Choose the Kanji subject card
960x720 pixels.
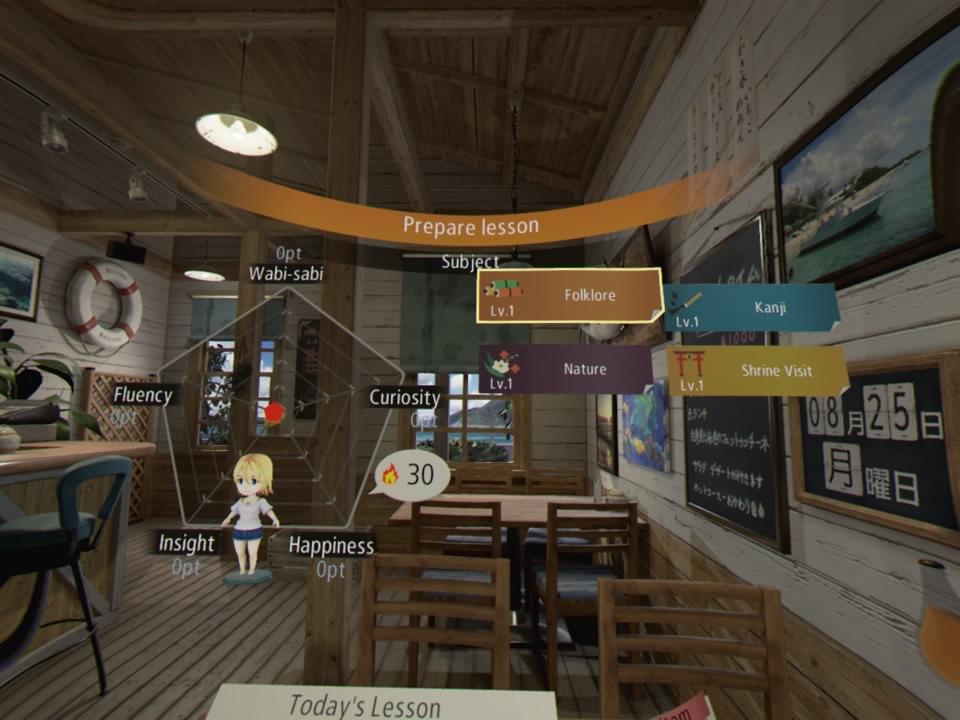click(x=750, y=309)
